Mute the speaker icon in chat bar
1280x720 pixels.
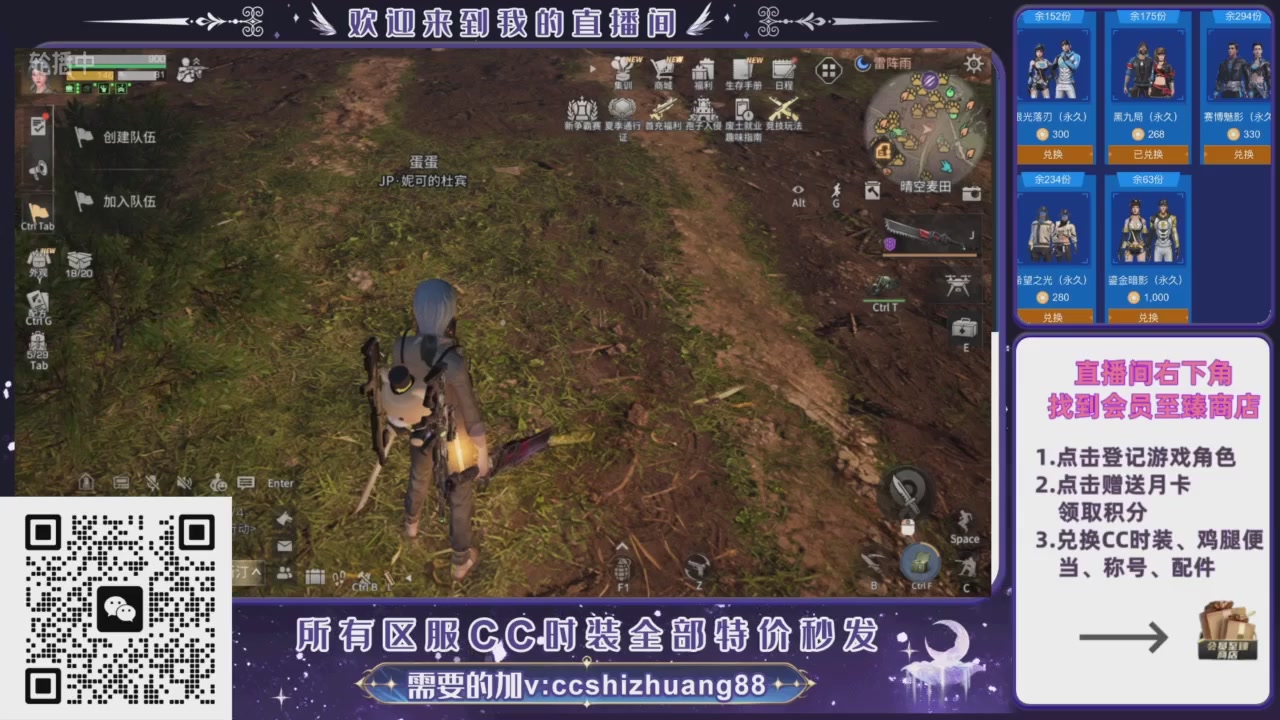184,484
